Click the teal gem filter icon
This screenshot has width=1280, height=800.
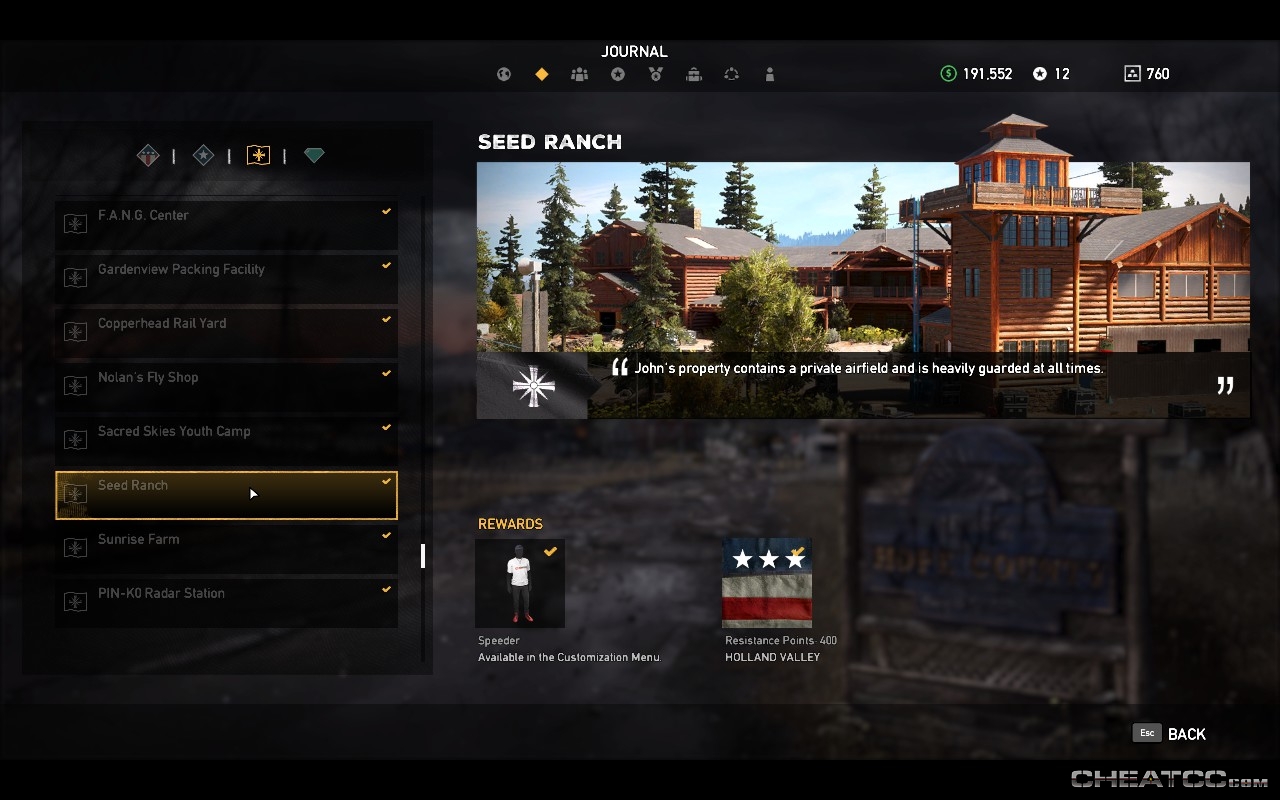pyautogui.click(x=313, y=155)
